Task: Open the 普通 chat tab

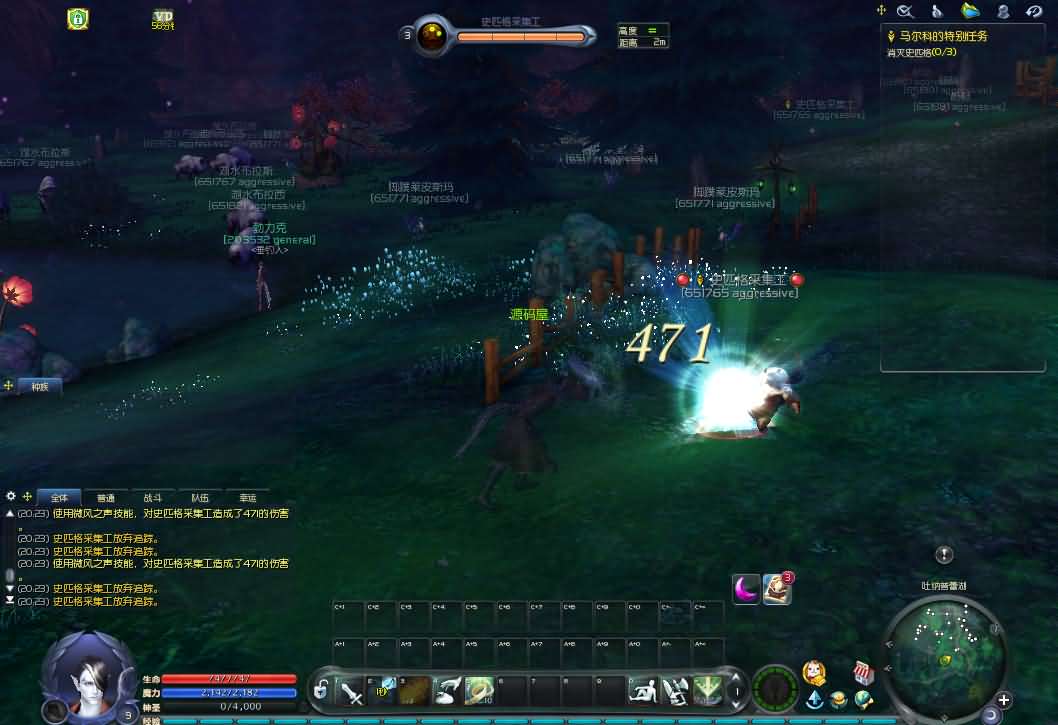Action: [105, 497]
